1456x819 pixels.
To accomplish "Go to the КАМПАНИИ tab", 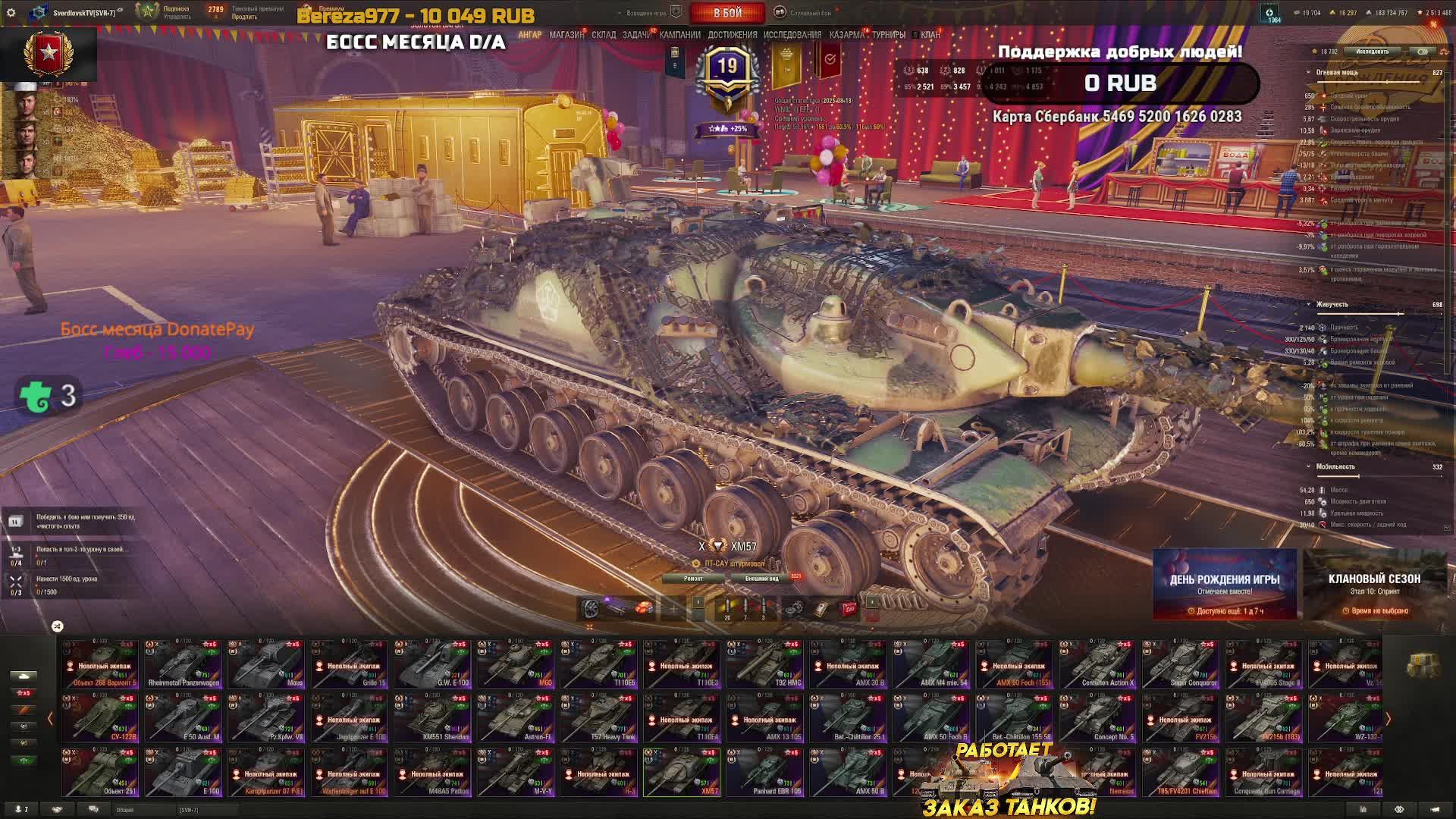I will (x=679, y=35).
